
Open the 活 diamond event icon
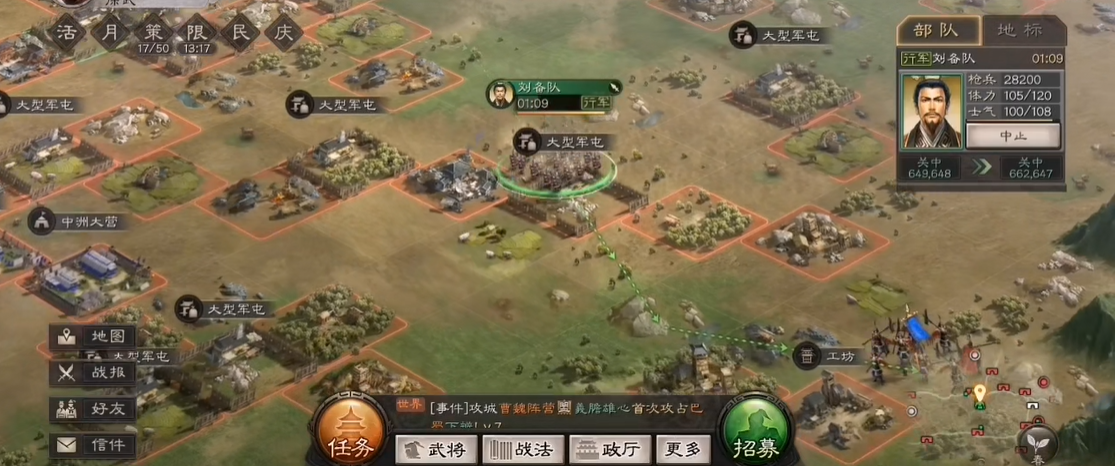point(68,31)
